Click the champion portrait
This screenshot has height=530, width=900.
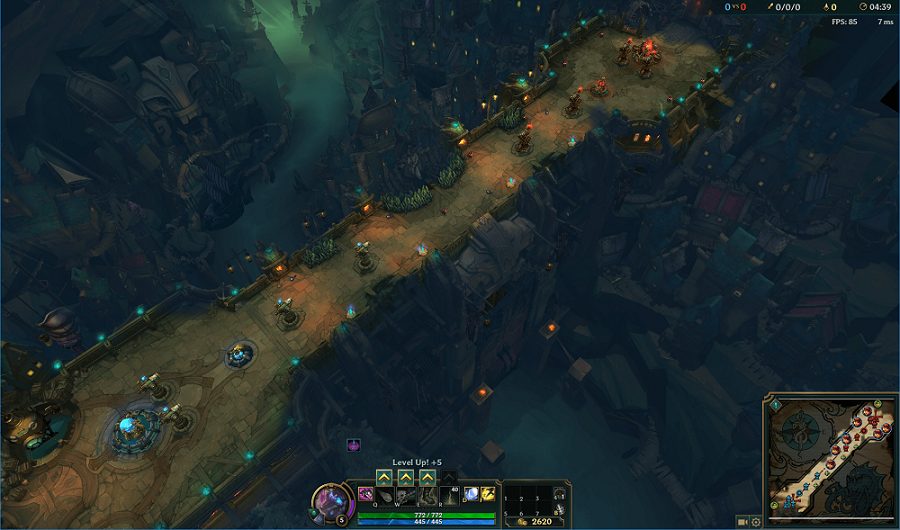pos(330,502)
